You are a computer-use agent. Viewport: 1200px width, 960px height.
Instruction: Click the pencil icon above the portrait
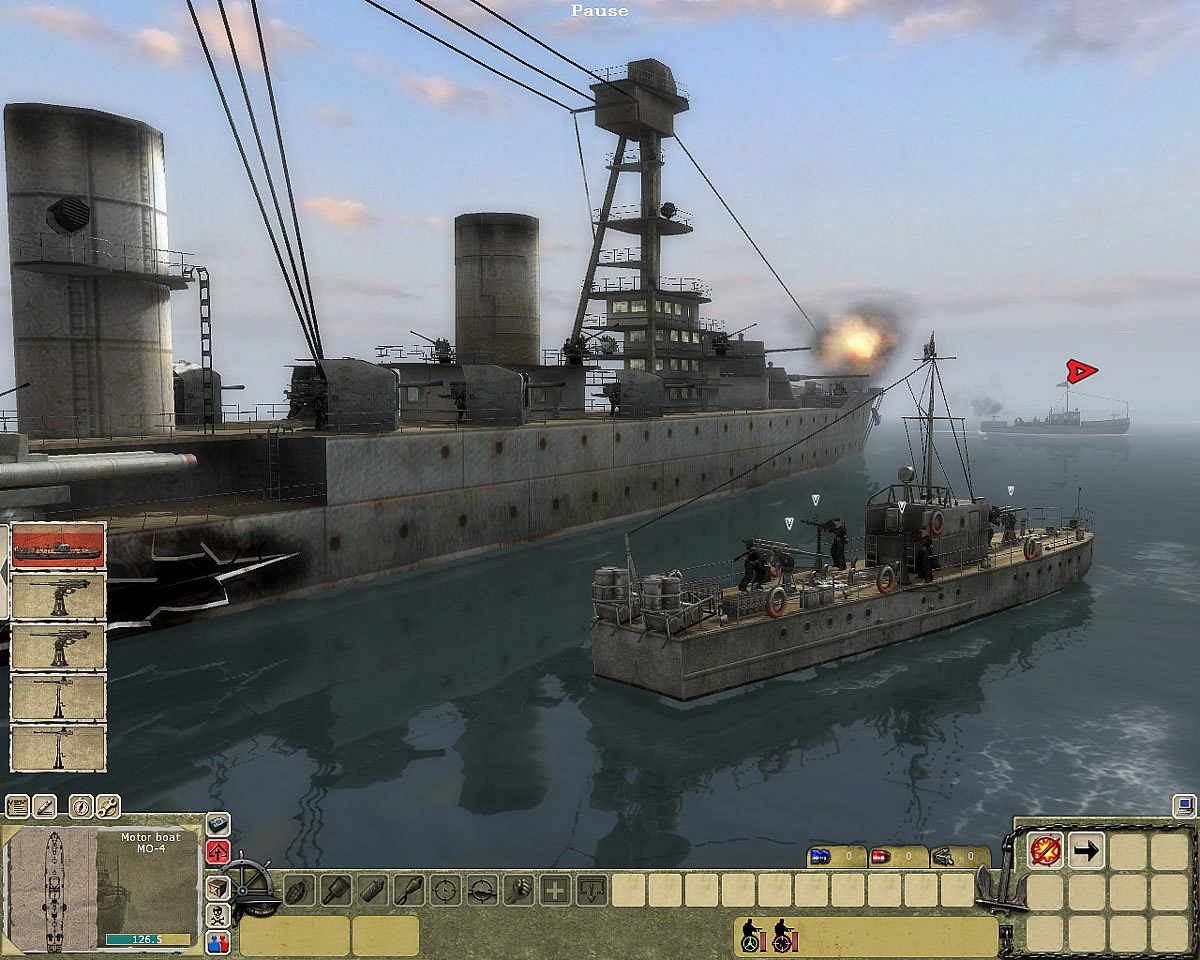click(45, 806)
